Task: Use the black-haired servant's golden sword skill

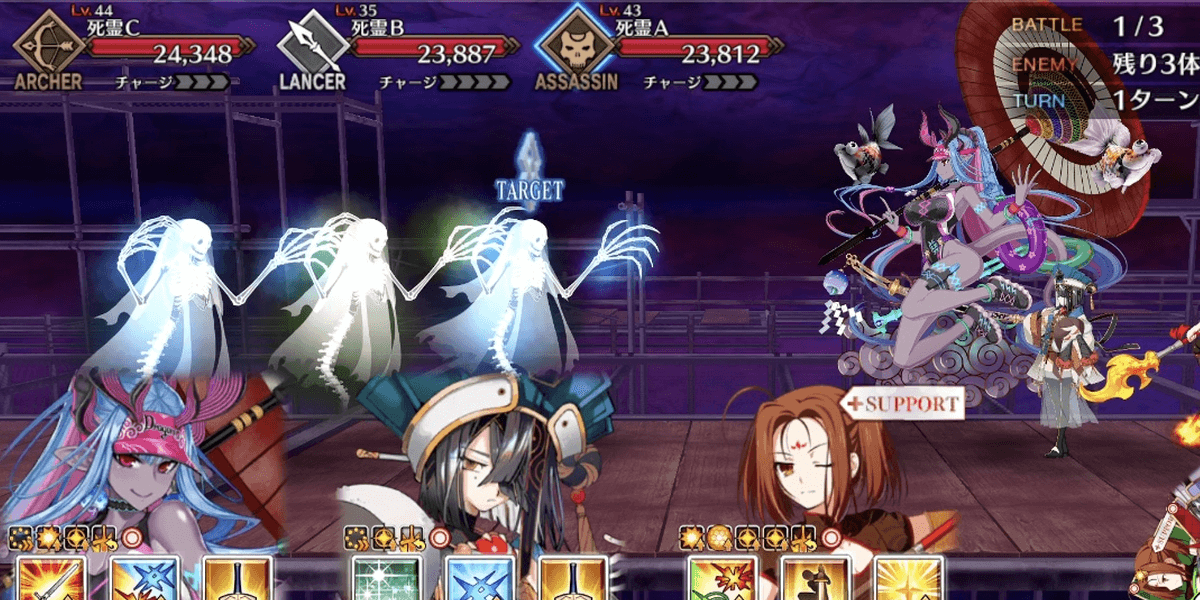Action: click(572, 579)
